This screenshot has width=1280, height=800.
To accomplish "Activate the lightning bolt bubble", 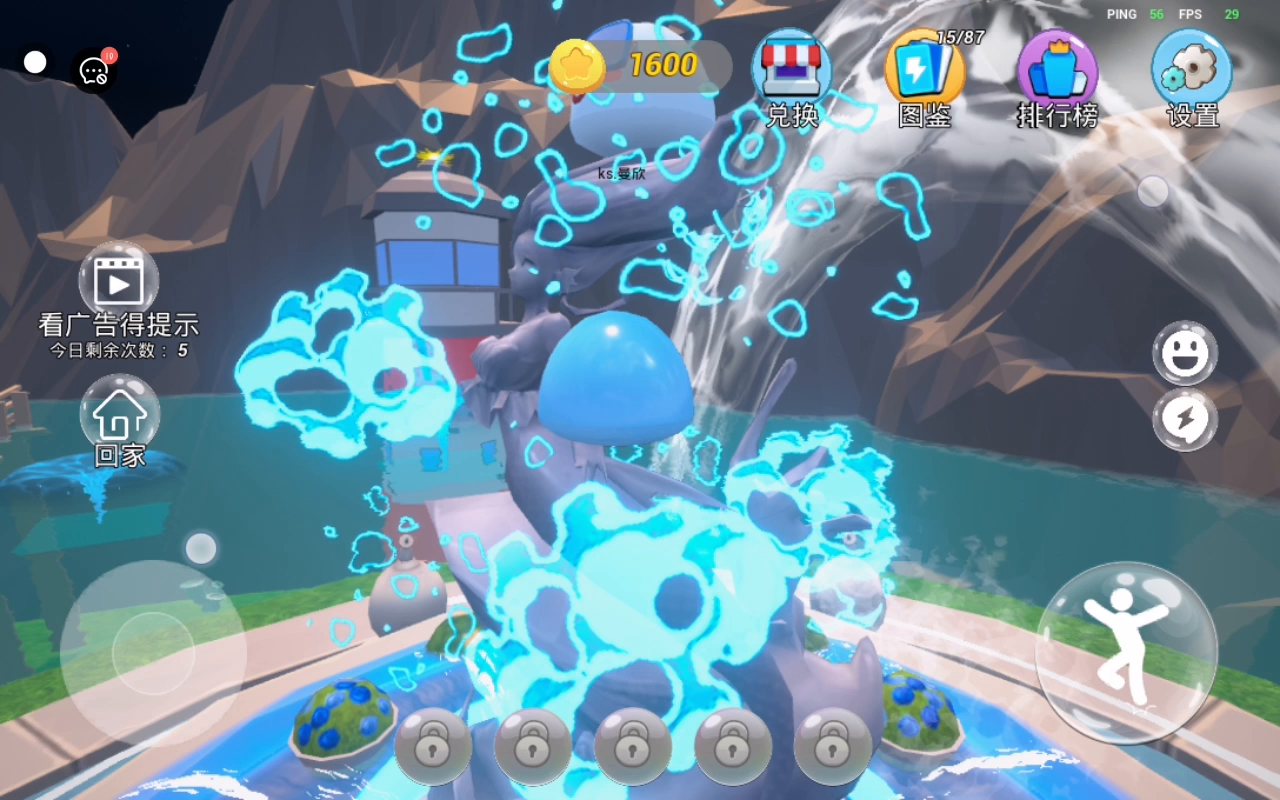I will tap(1185, 419).
